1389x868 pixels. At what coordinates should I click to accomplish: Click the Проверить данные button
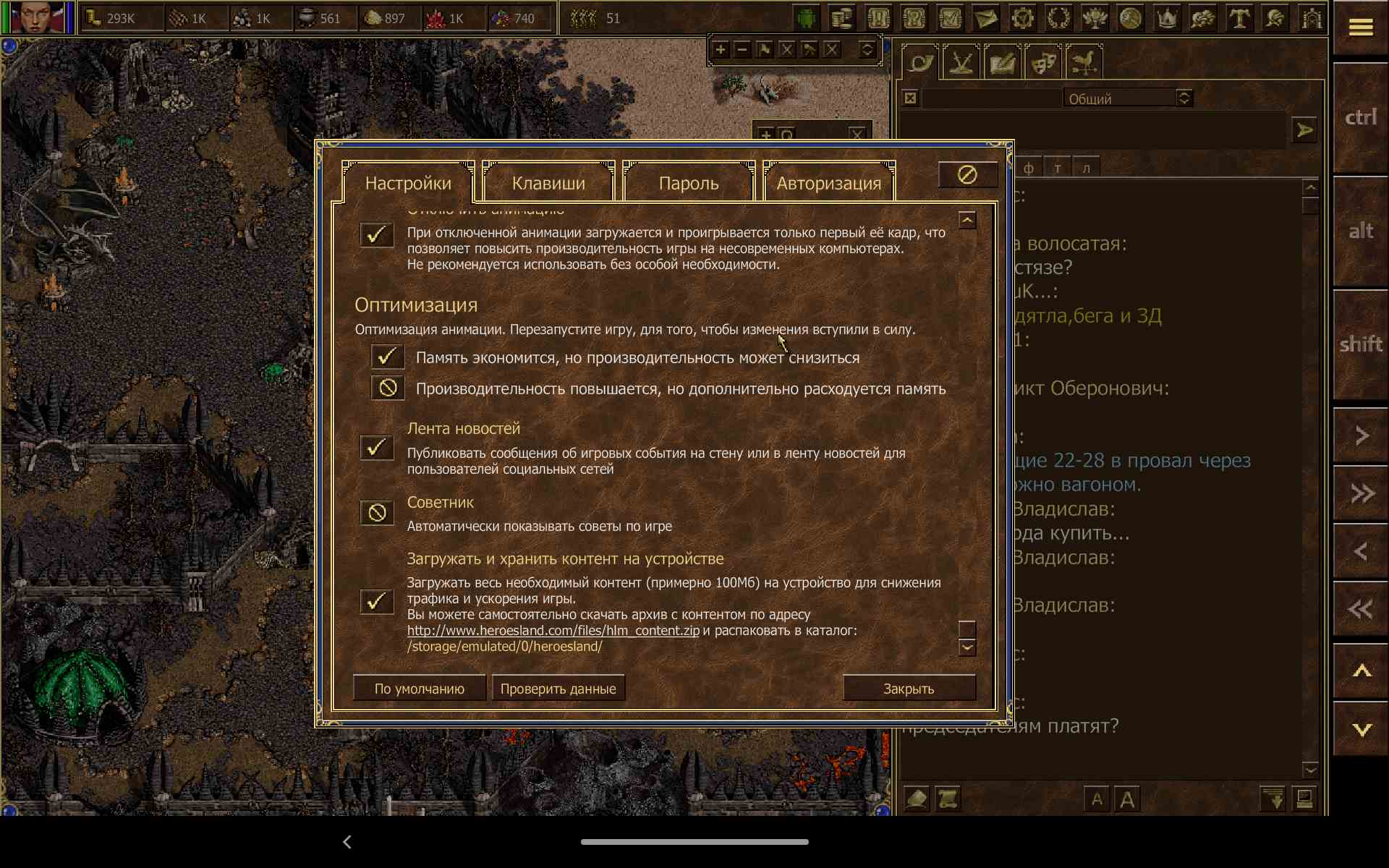(x=558, y=689)
